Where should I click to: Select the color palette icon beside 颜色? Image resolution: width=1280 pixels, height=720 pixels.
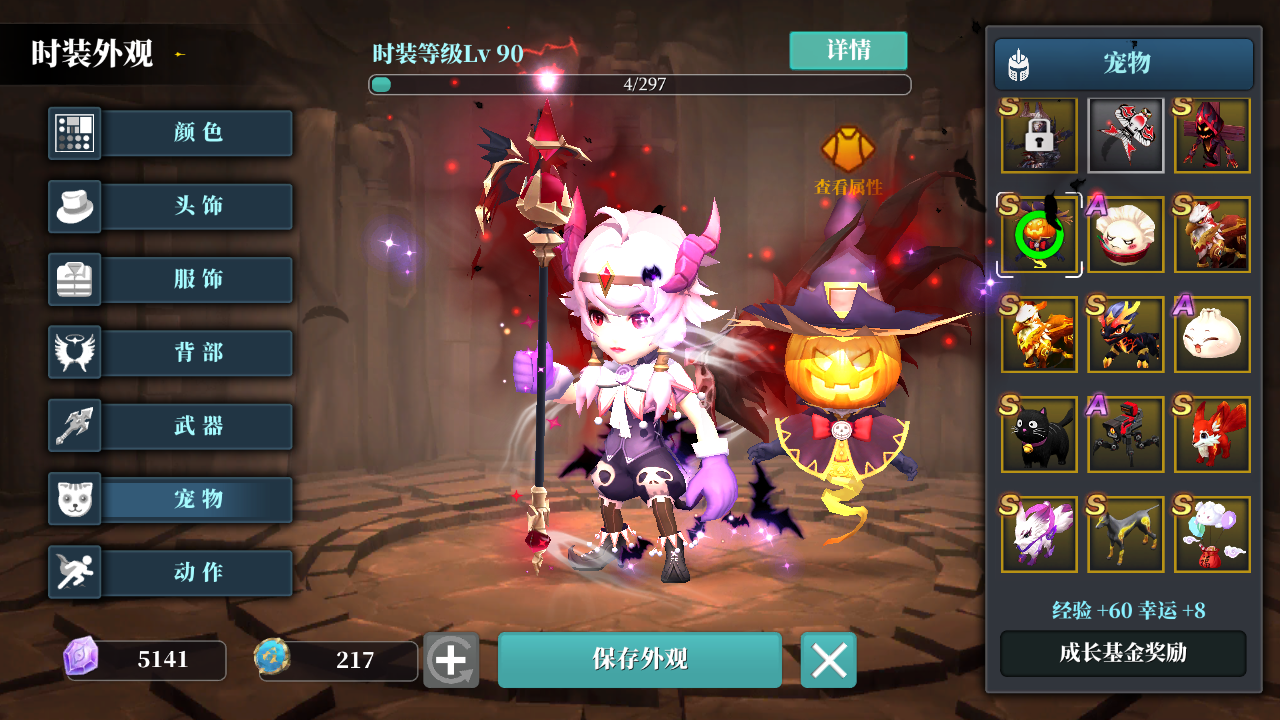(73, 133)
